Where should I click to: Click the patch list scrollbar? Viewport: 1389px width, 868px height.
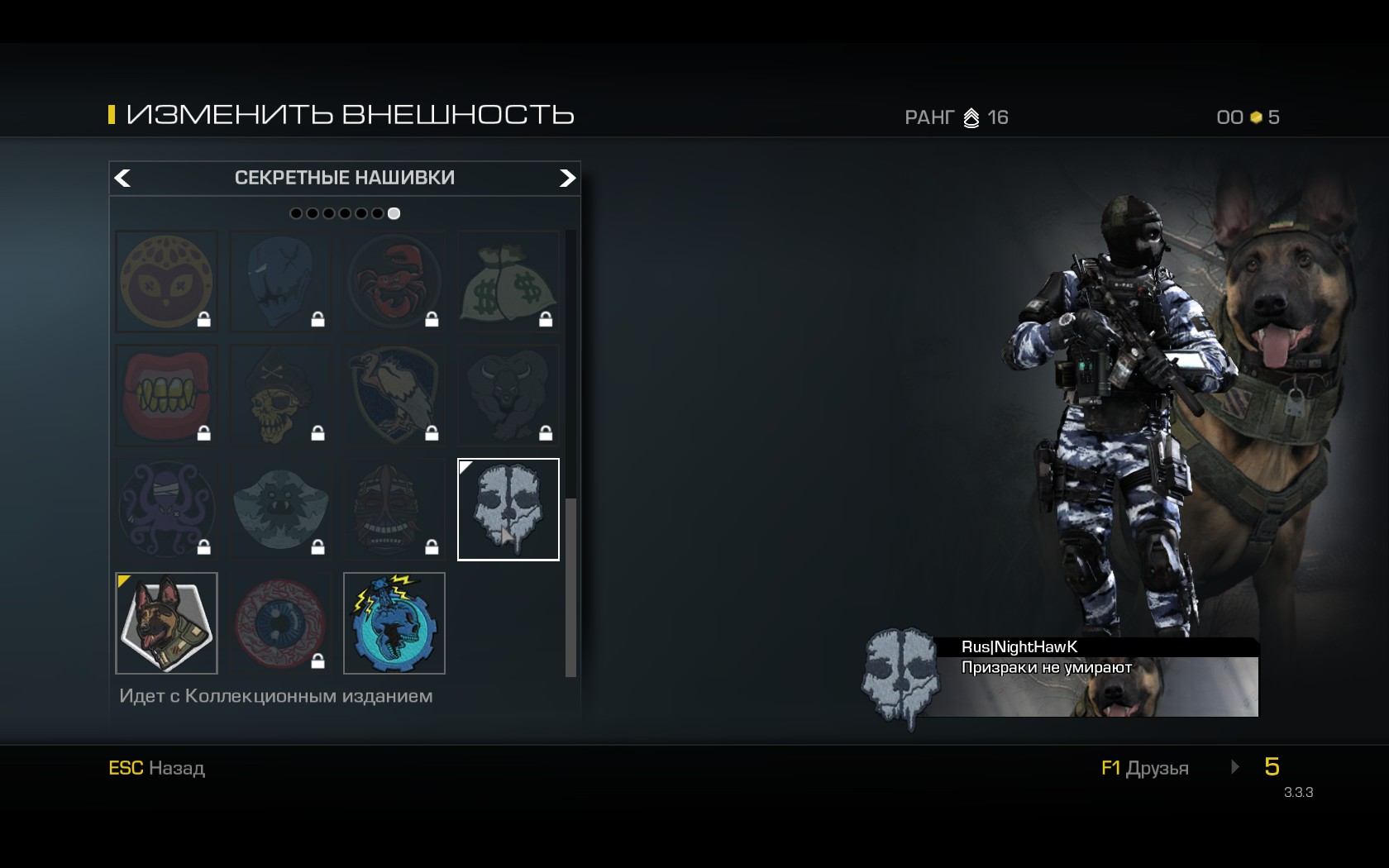[x=570, y=587]
